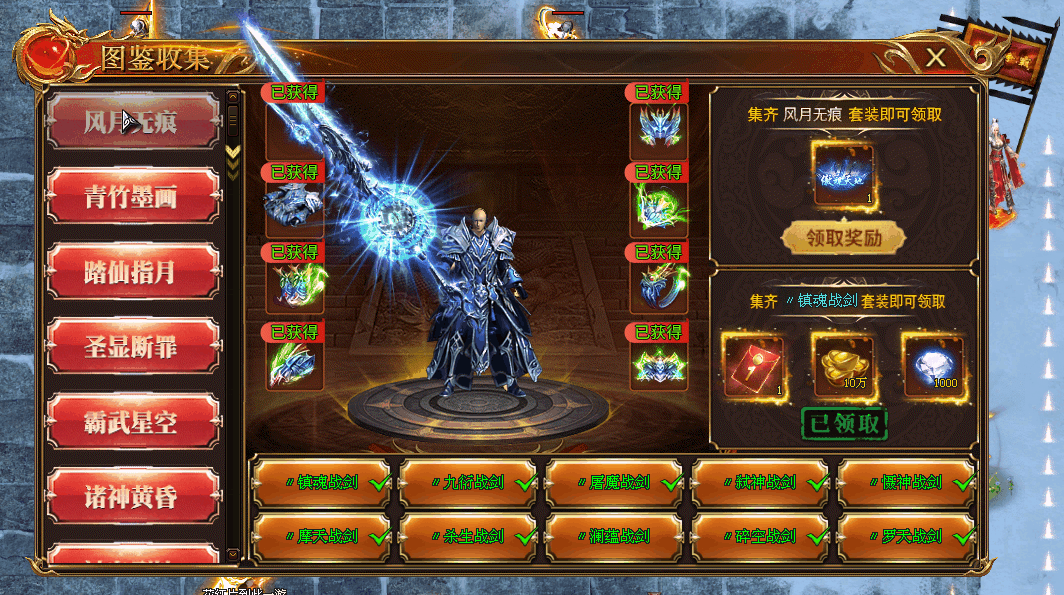Open the unchecked 澜蕴战剑 set
The width and height of the screenshot is (1064, 595).
tap(614, 536)
